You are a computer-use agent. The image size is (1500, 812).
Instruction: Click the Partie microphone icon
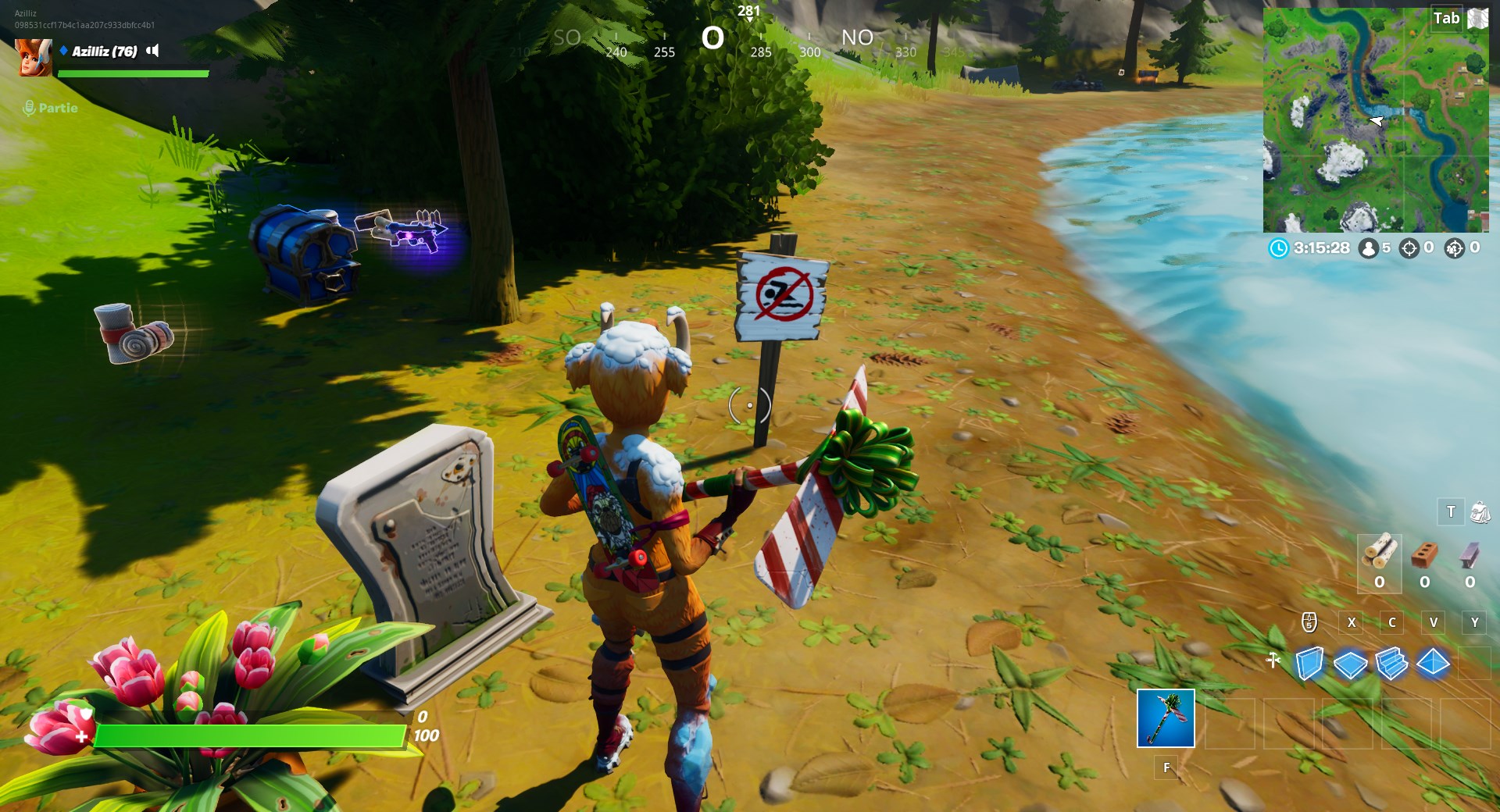tap(30, 109)
